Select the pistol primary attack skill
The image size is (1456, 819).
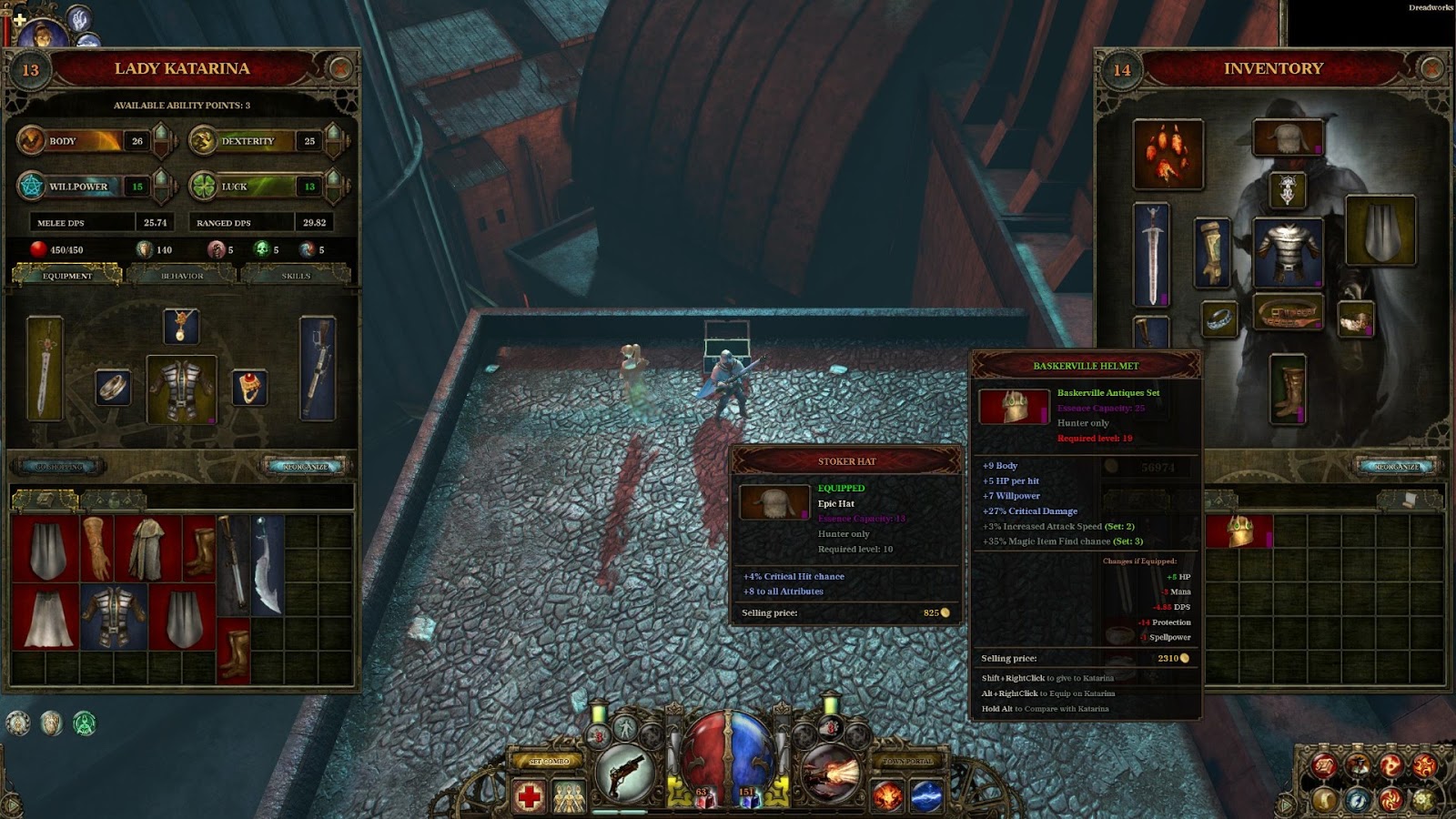625,773
